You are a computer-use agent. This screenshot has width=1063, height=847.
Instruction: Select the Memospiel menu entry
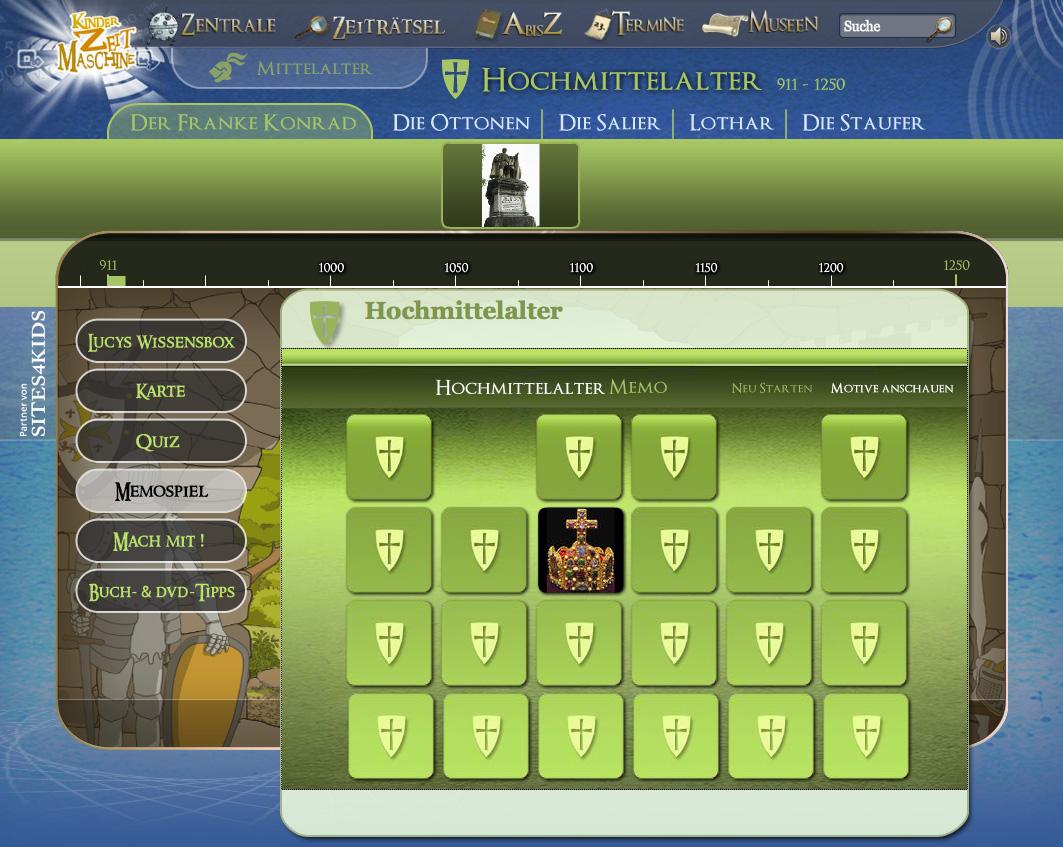[x=161, y=491]
